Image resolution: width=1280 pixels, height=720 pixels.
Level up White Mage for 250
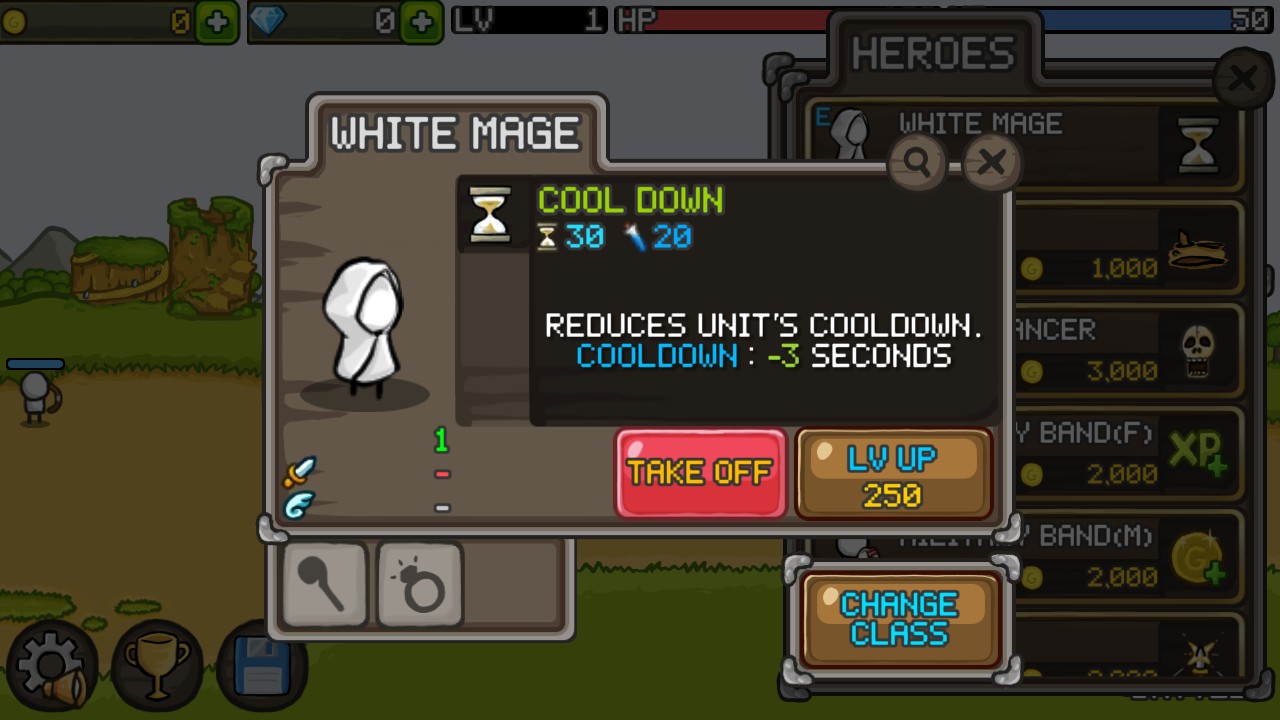892,473
